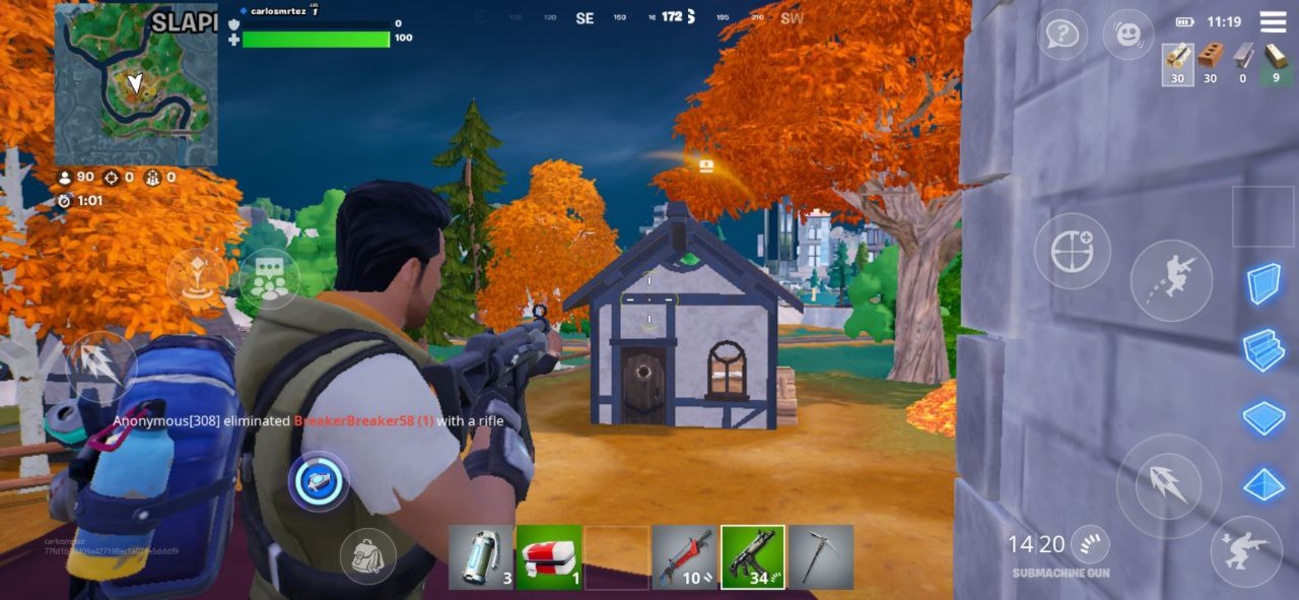The width and height of the screenshot is (1299, 600).
Task: Select the med kit hotbar slot
Action: (549, 557)
